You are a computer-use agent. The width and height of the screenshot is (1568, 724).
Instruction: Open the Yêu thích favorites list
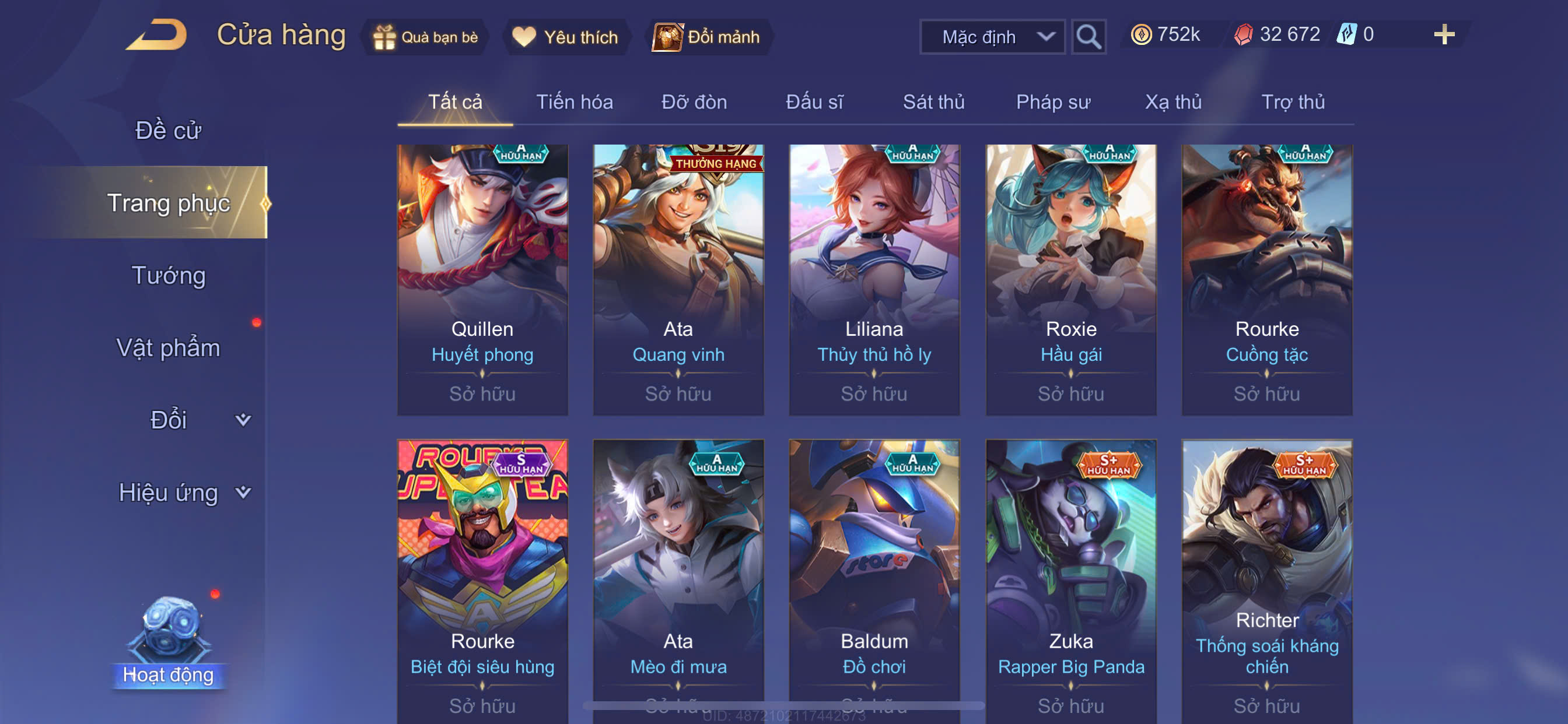tap(565, 37)
